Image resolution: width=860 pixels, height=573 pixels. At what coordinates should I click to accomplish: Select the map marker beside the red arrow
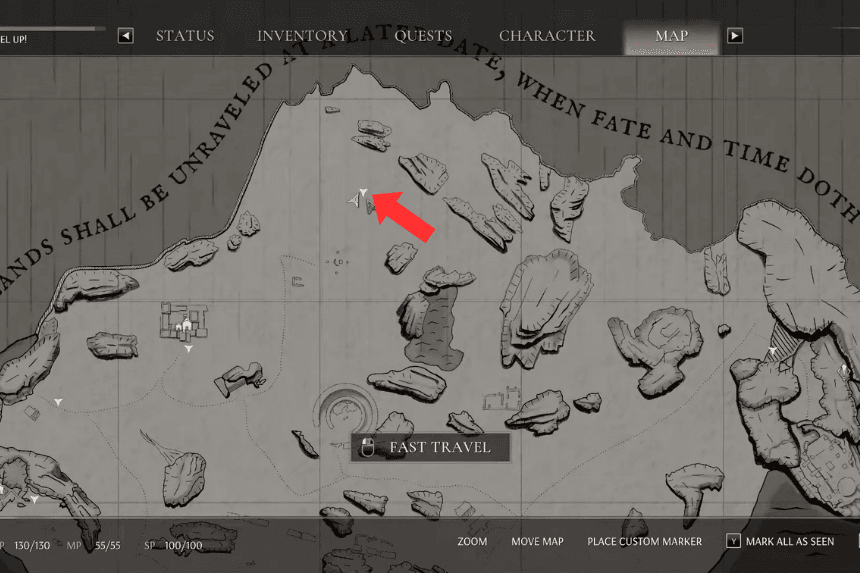coord(363,192)
